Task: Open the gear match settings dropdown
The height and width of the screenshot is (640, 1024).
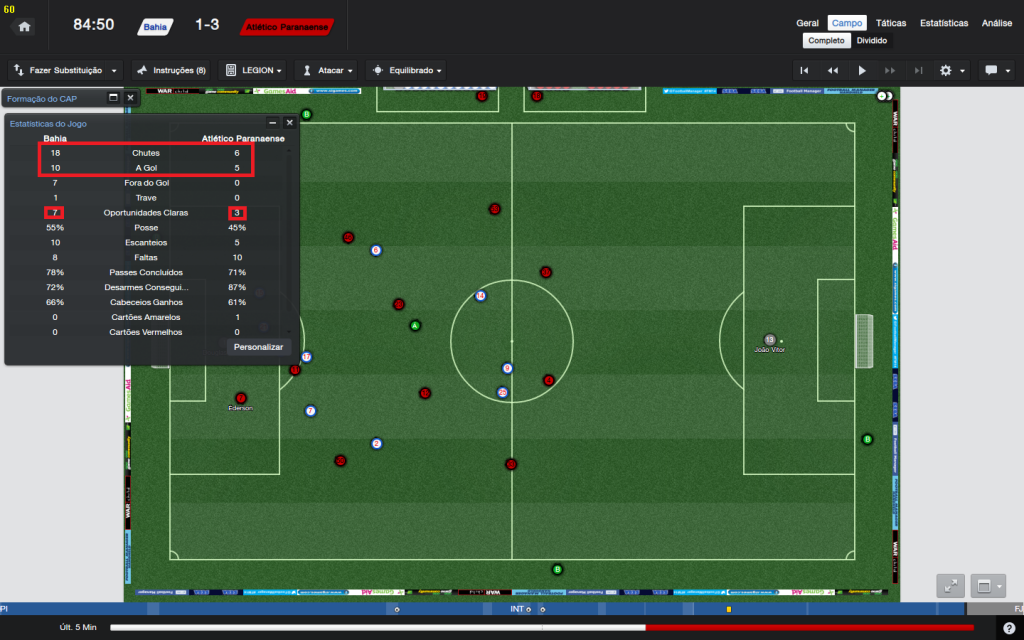Action: pos(951,71)
